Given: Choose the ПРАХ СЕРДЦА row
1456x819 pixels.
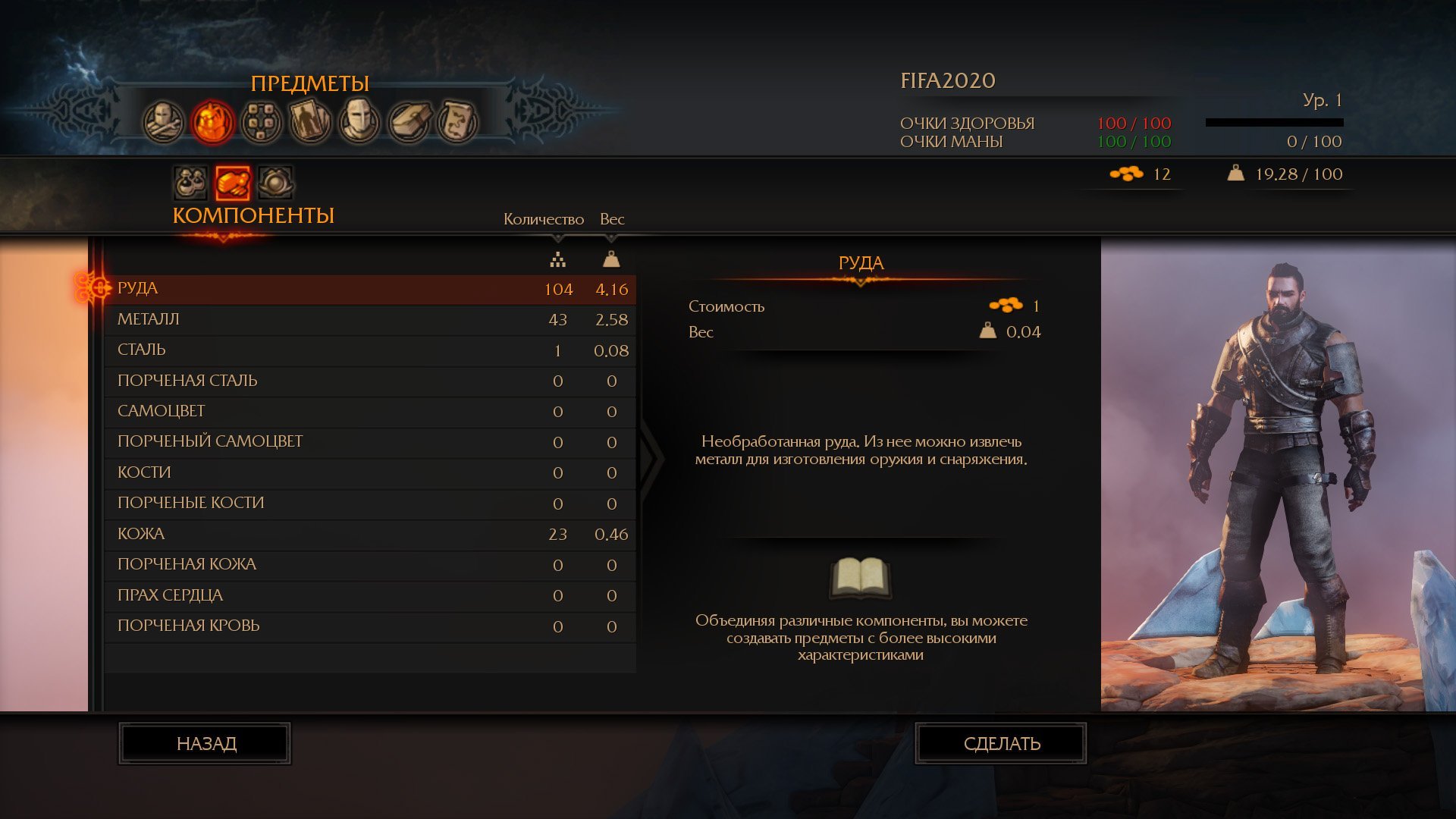Looking at the screenshot, I should click(369, 595).
